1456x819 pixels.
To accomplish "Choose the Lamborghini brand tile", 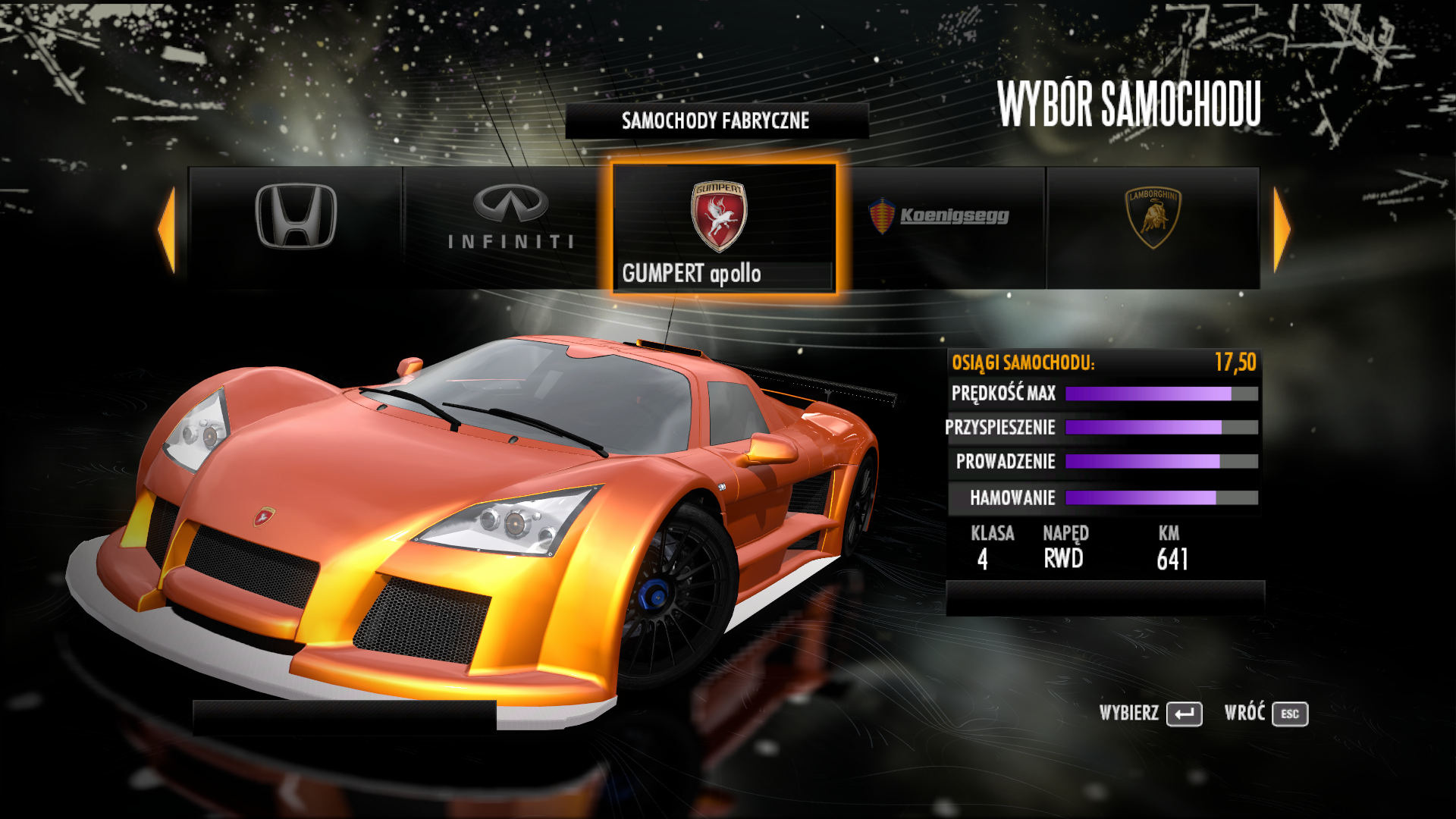I will coord(1153,226).
